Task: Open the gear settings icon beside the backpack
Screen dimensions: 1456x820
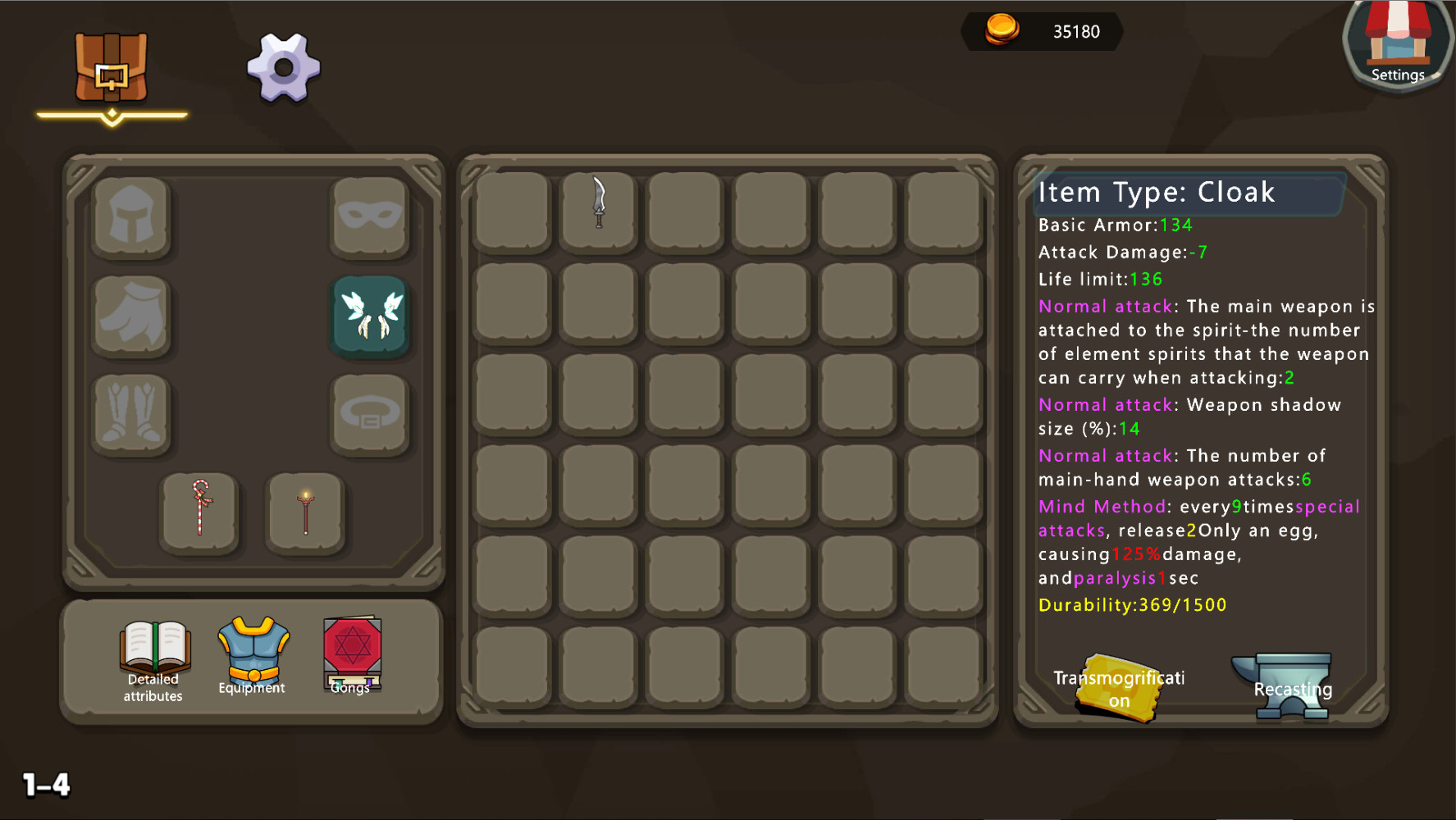Action: click(281, 68)
